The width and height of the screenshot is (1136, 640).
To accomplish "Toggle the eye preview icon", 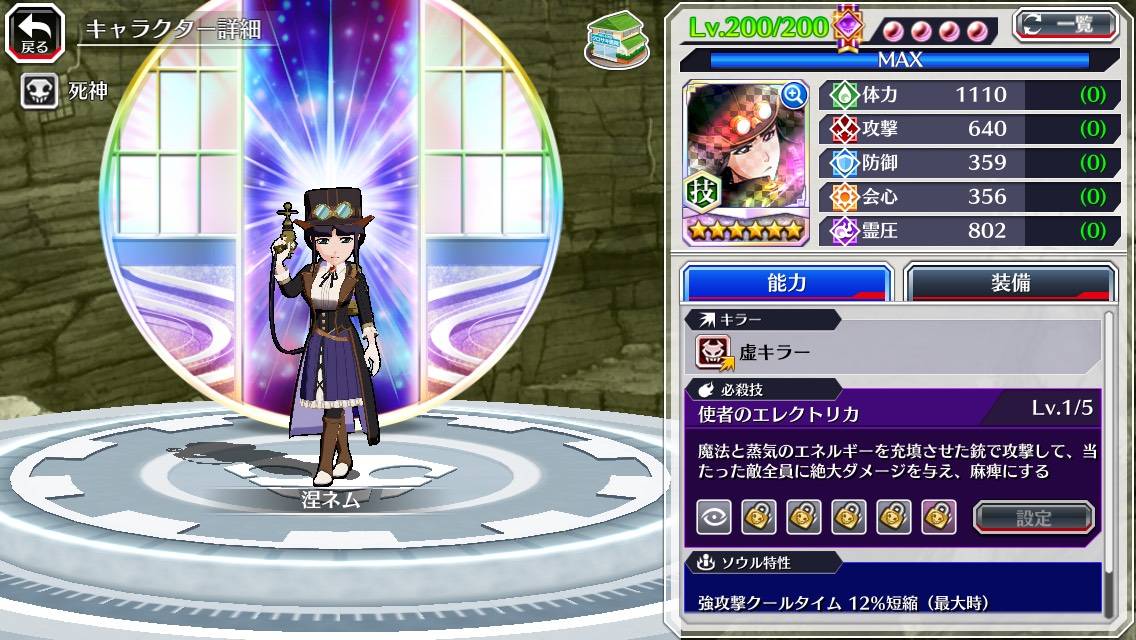I will (x=713, y=517).
